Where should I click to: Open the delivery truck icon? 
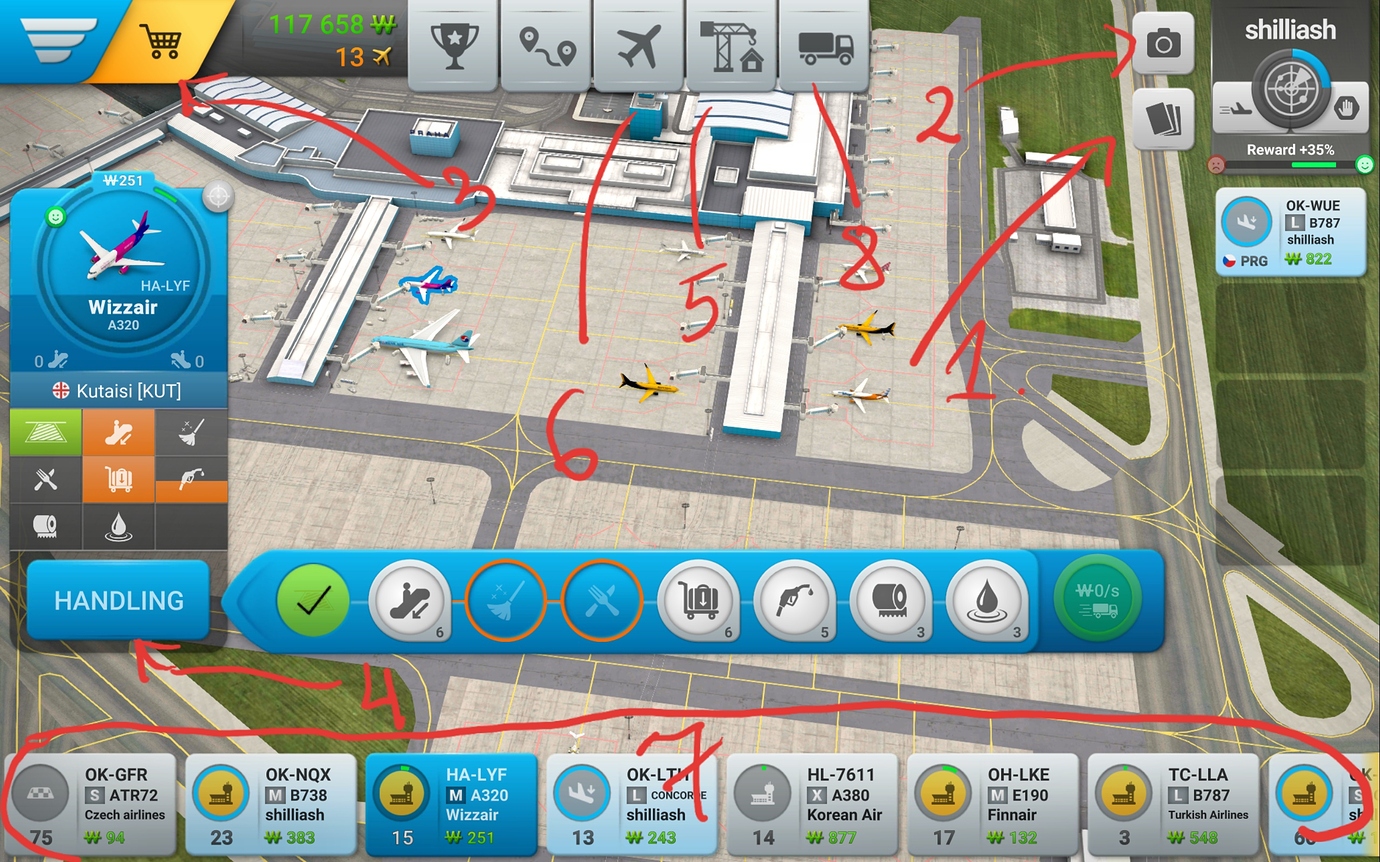tap(824, 42)
